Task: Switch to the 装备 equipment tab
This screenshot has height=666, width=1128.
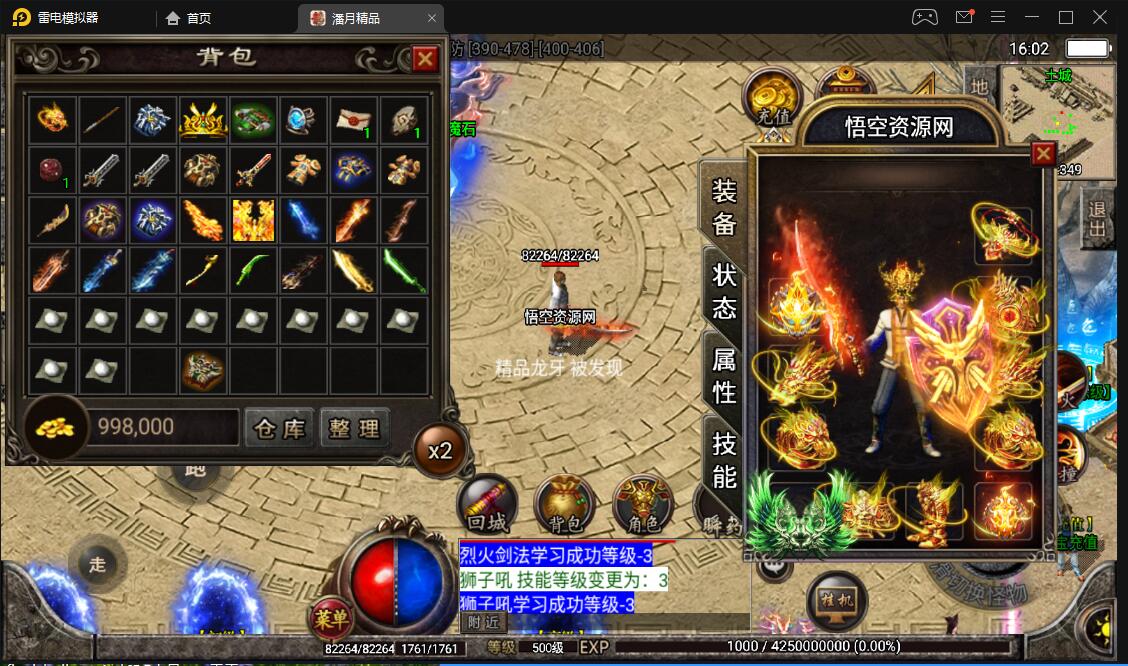Action: click(724, 207)
